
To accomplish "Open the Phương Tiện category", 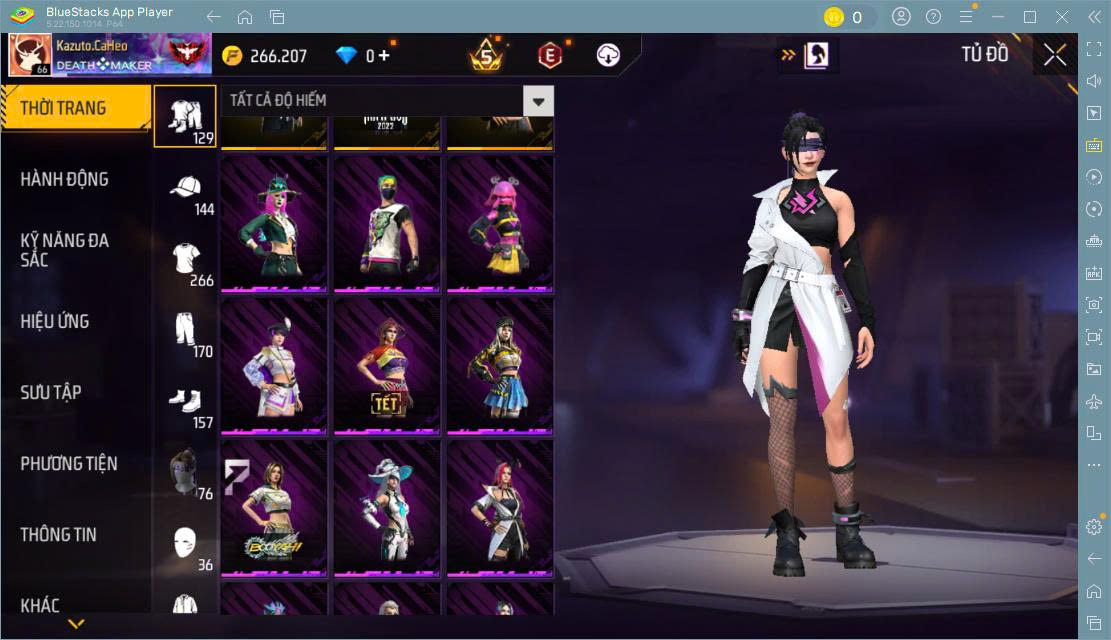I will pyautogui.click(x=69, y=463).
